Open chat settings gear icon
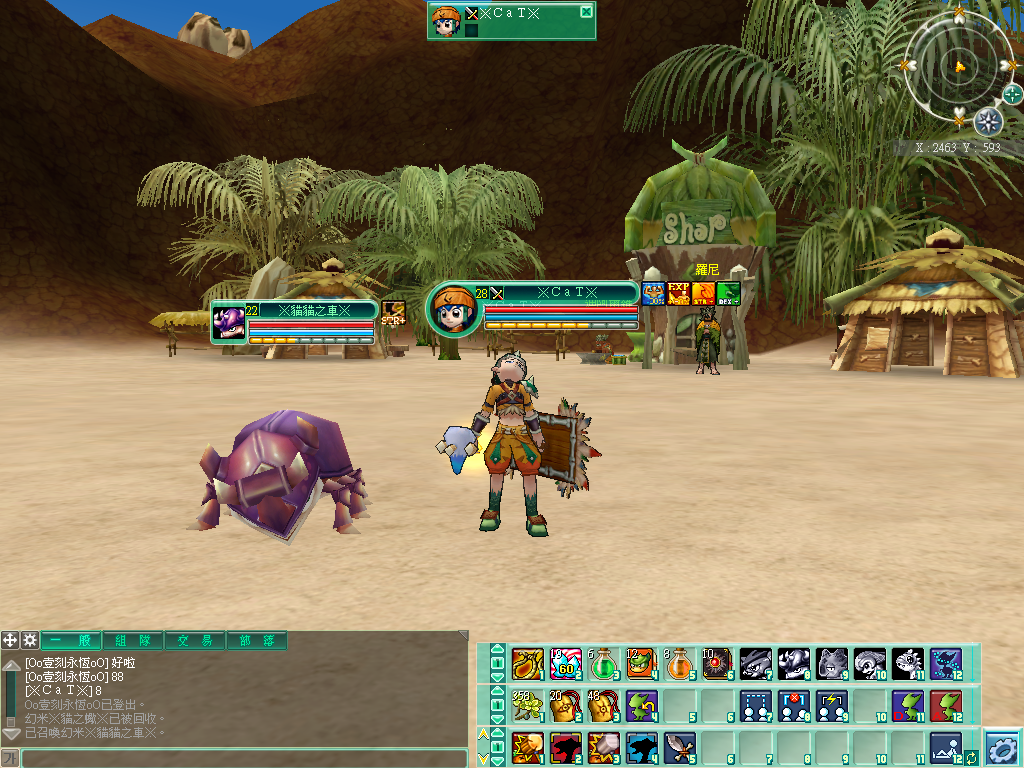1024x768 pixels. click(x=30, y=640)
